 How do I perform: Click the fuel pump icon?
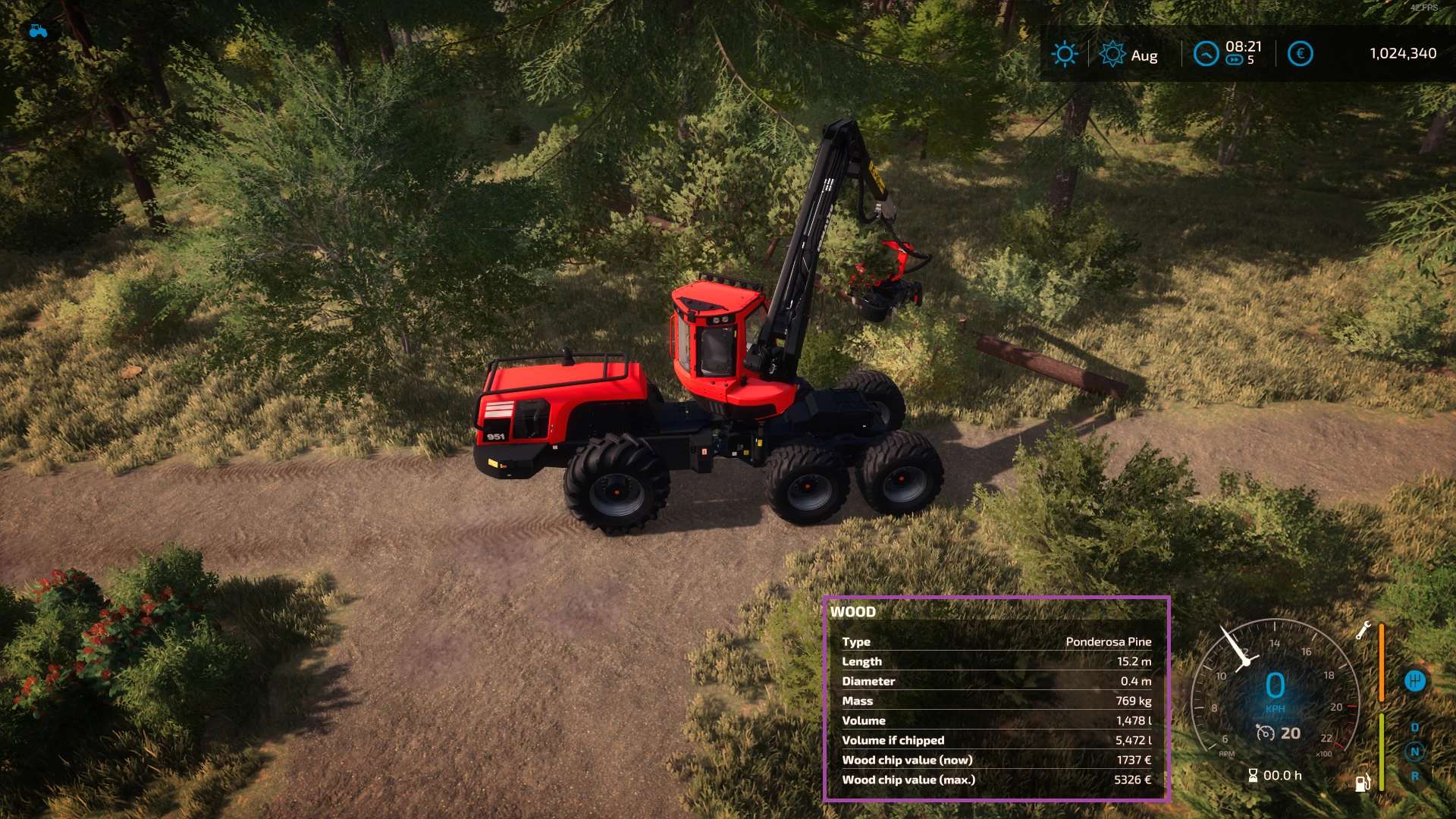click(1362, 783)
